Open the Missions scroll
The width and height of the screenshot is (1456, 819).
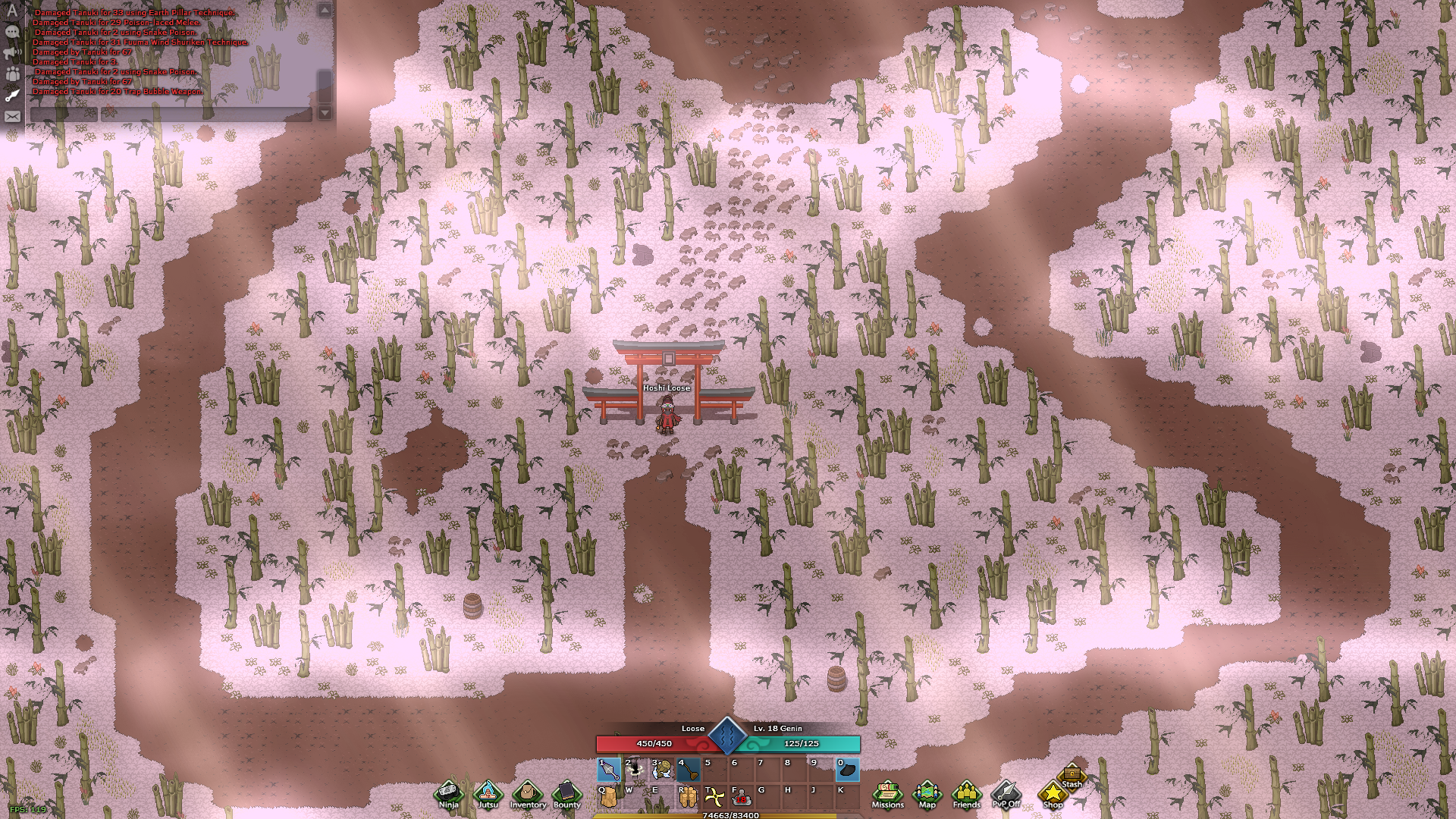click(x=887, y=794)
